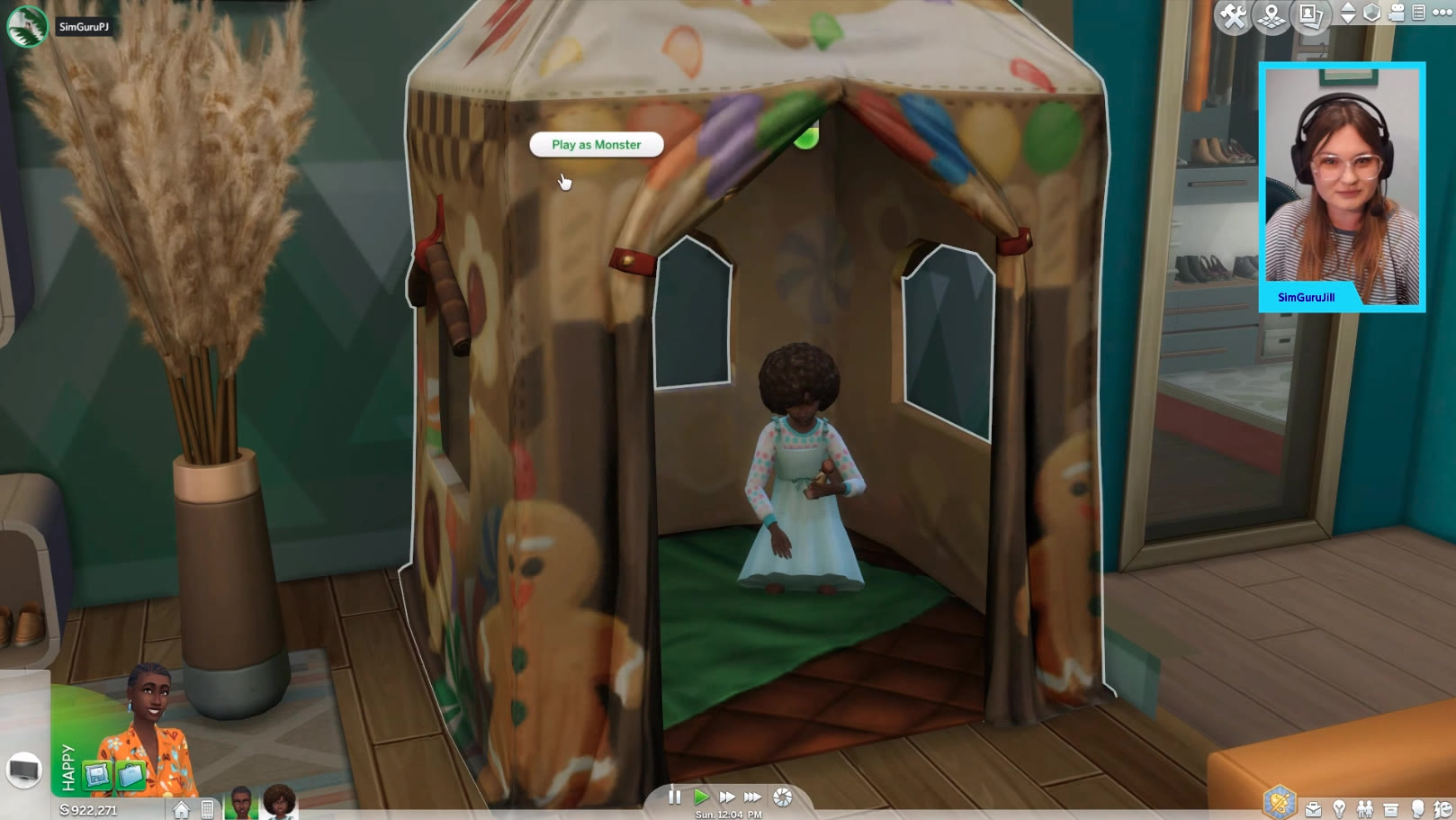Switch to fast-forward speed (double arrow)
Image resolution: width=1456 pixels, height=820 pixels.
pos(726,797)
